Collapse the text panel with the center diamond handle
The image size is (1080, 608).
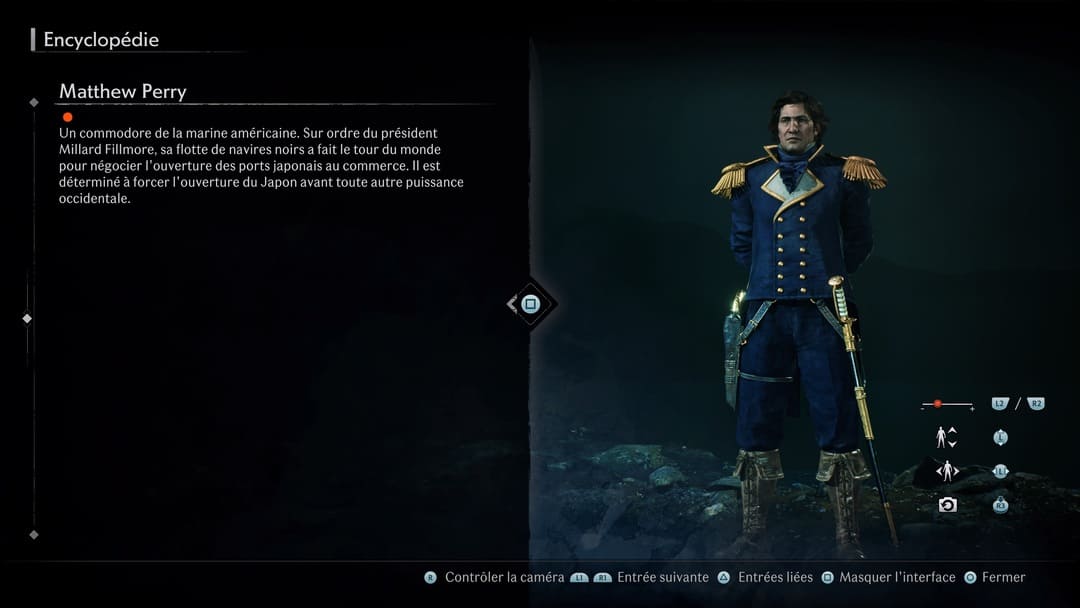530,304
